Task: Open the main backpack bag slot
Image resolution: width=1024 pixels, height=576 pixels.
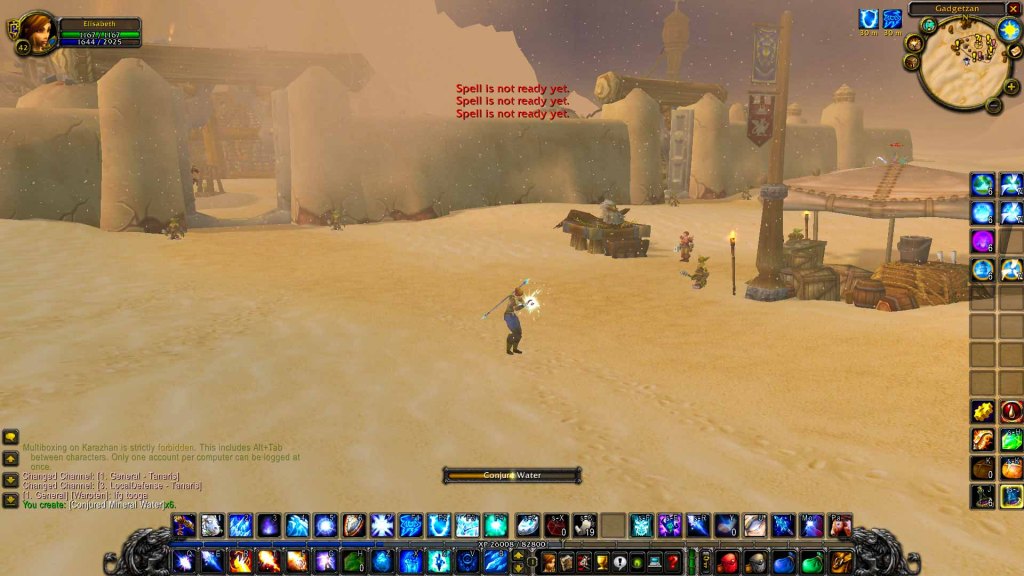Action: click(841, 562)
